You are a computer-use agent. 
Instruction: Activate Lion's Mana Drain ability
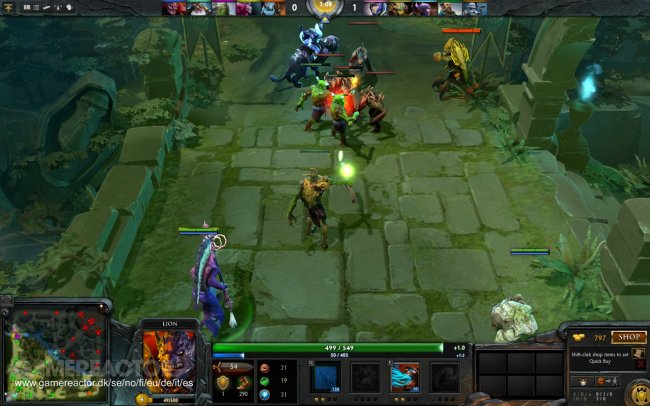(405, 377)
